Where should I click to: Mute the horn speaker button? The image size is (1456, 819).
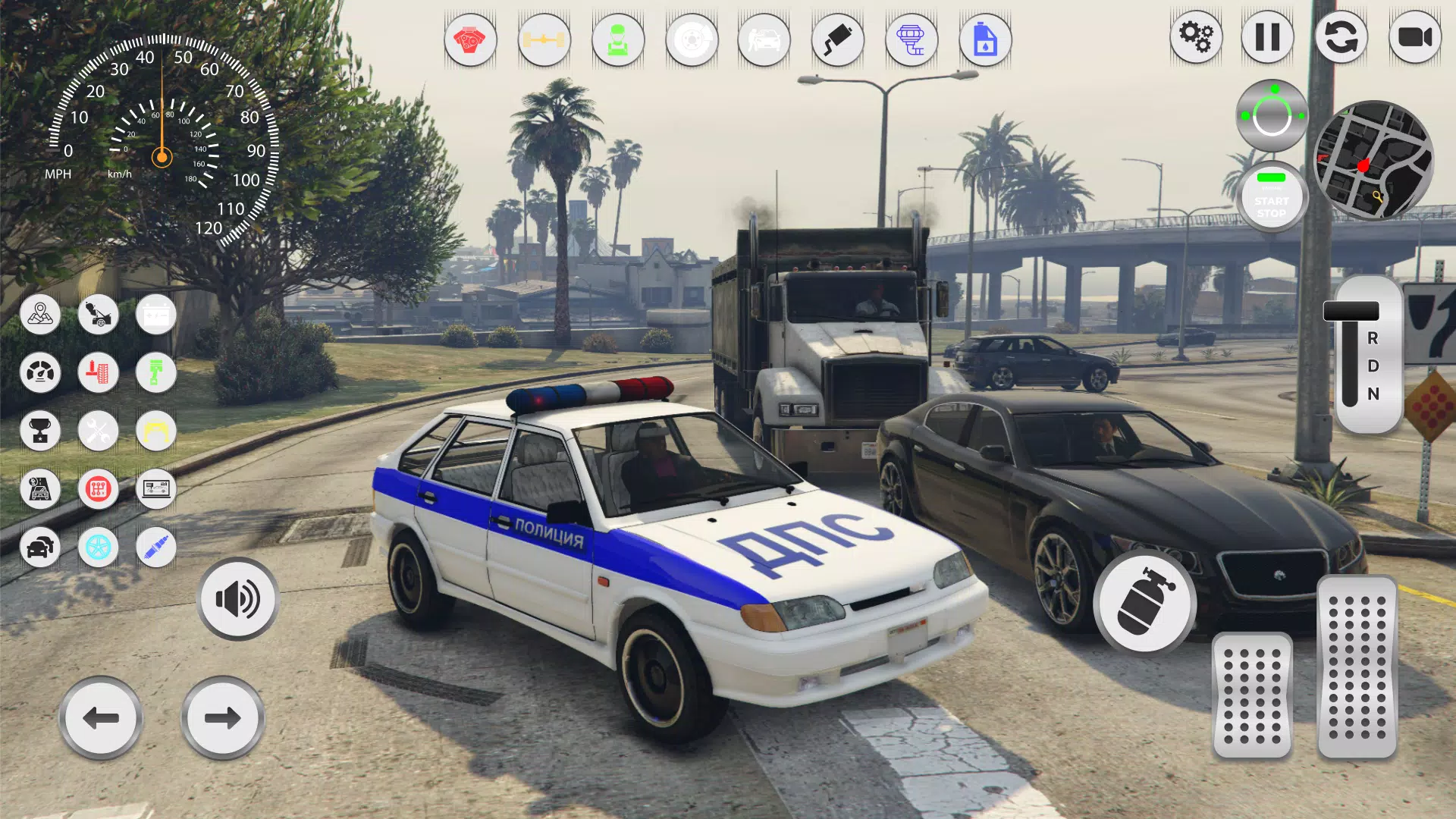237,599
